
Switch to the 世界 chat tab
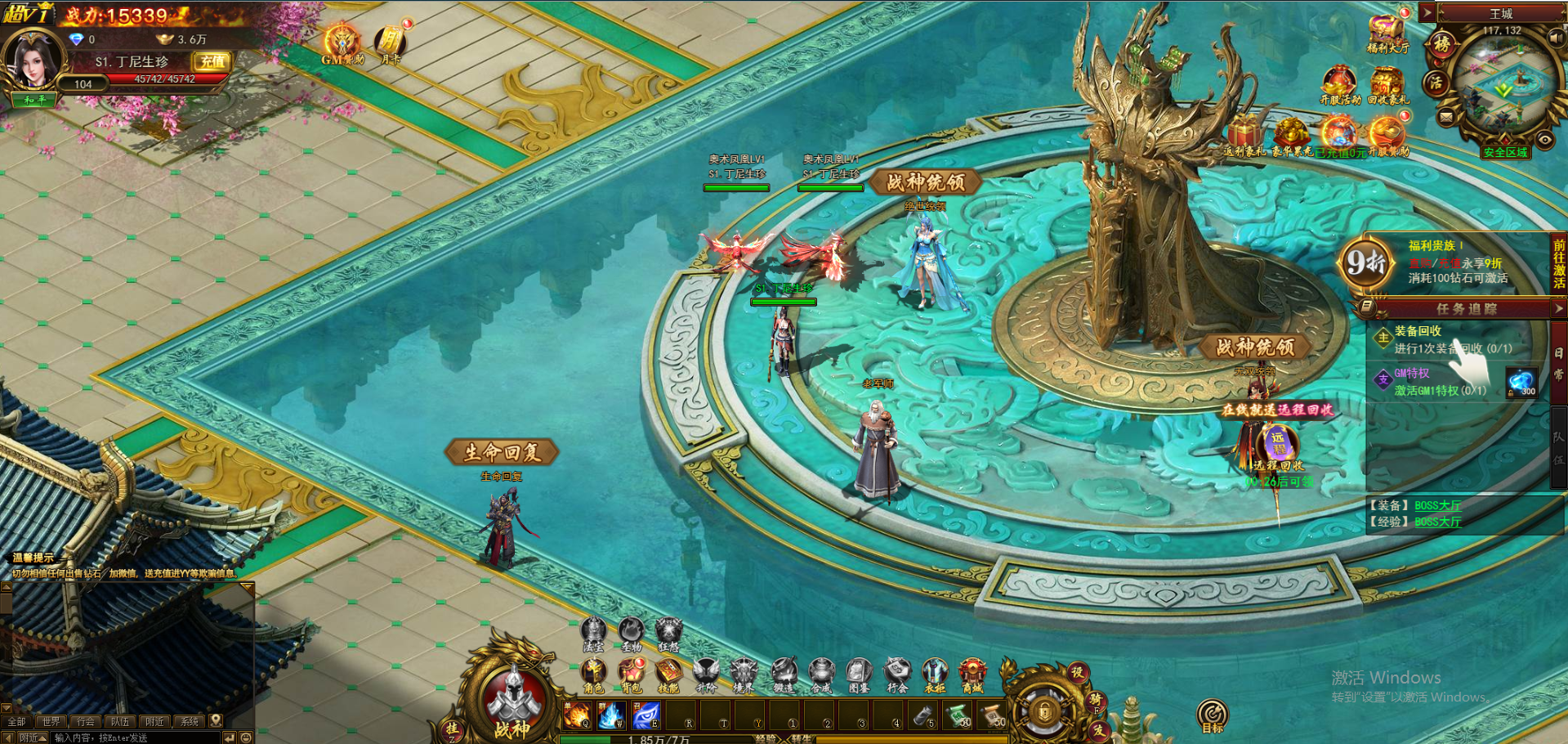[51, 721]
